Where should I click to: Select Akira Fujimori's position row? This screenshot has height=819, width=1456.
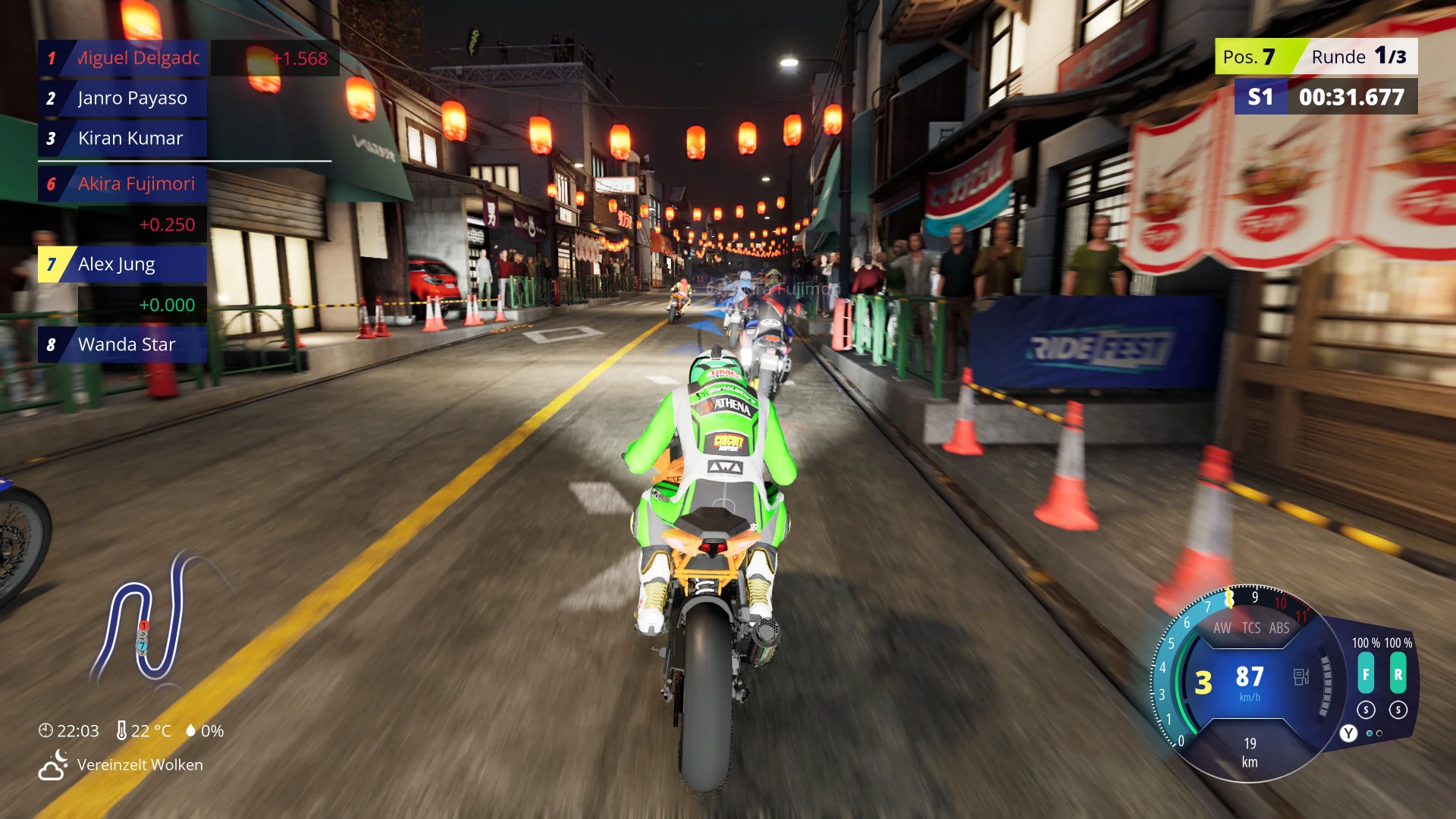coord(123,184)
